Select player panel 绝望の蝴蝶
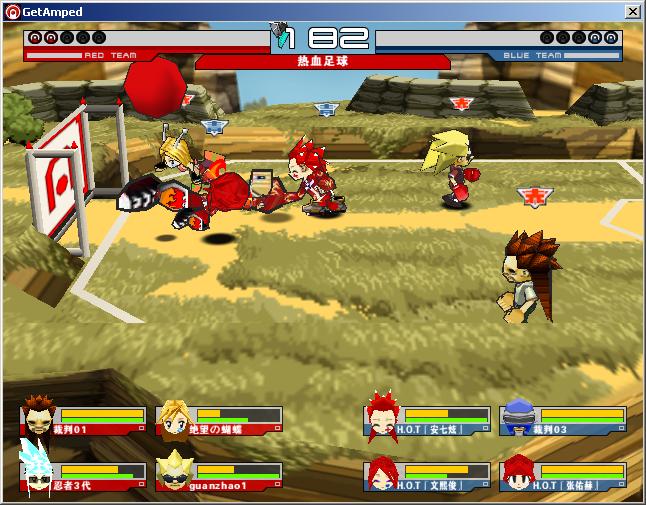646x505 pixels. 219,419
